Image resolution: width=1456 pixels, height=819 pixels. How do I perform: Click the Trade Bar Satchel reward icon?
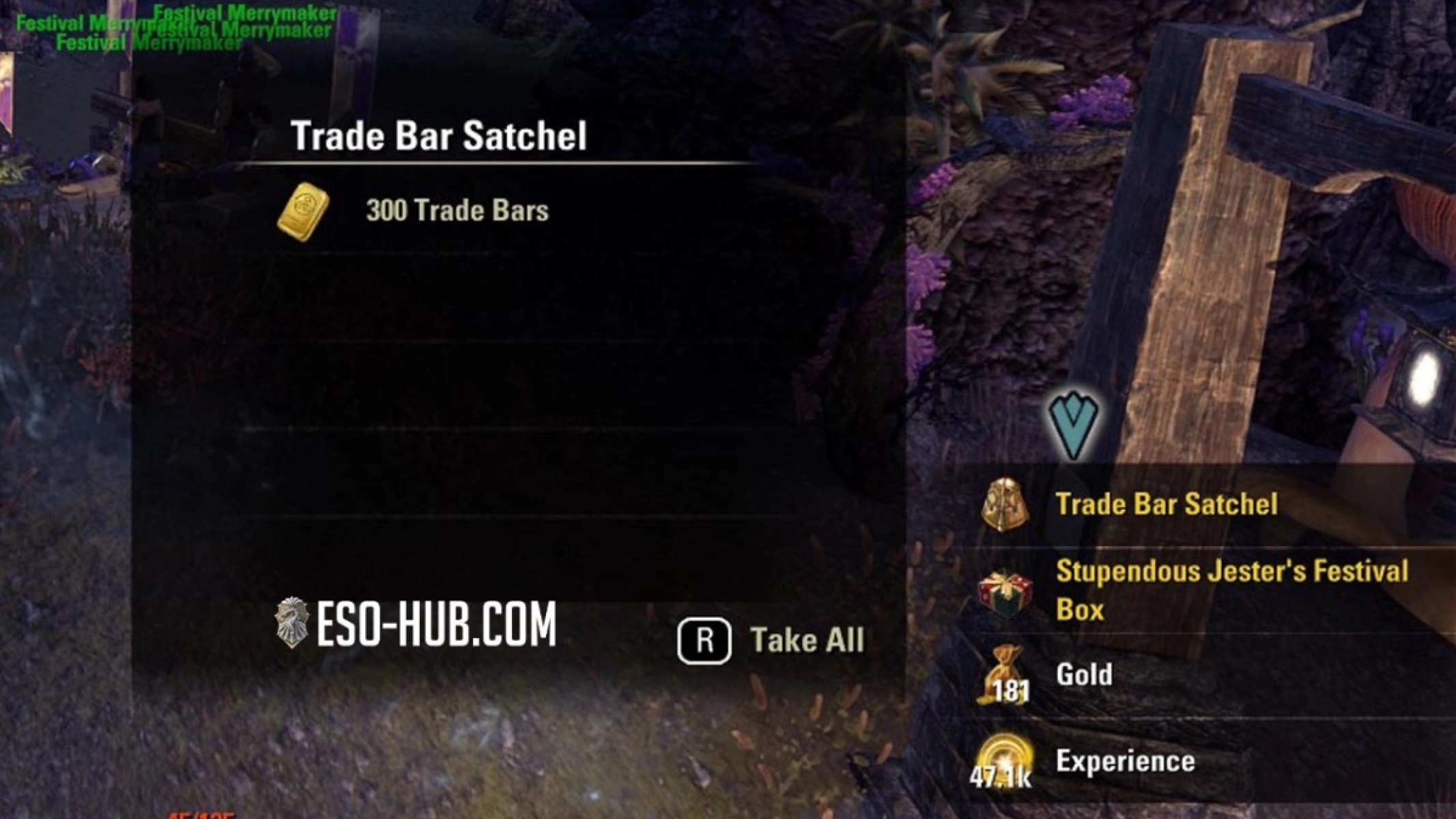tap(1005, 505)
